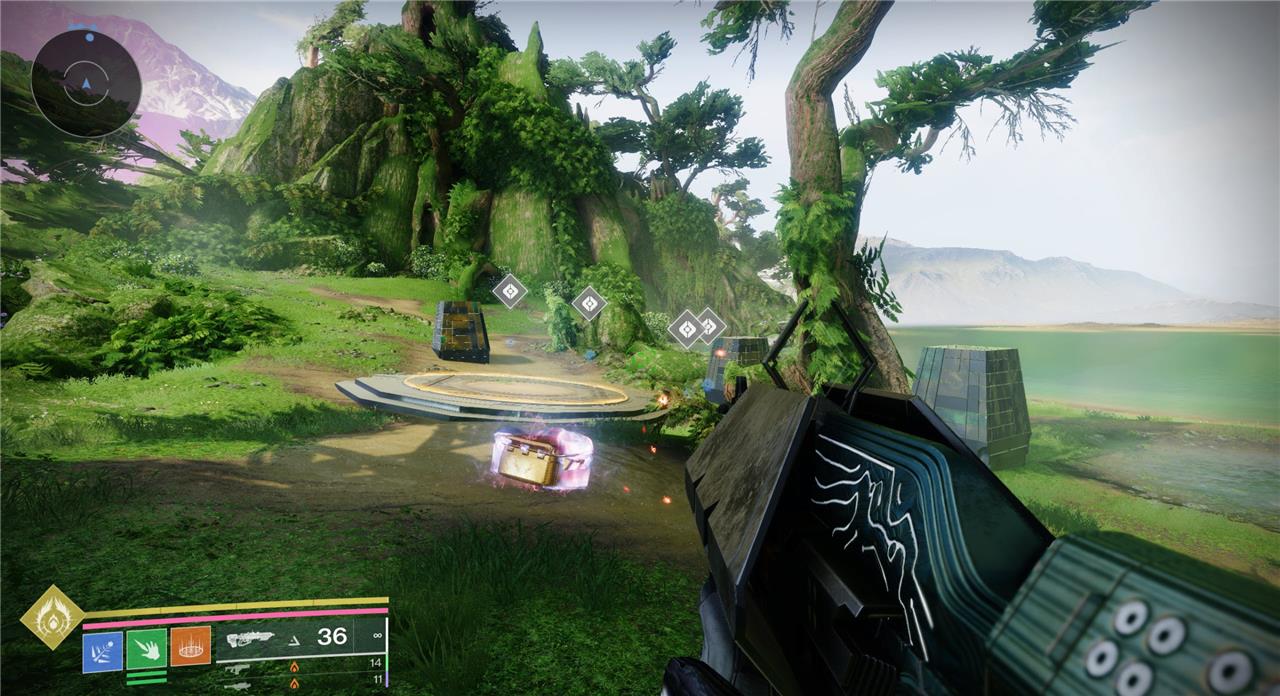Viewport: 1280px width, 696px height.
Task: Select the blue grenade ability icon
Action: [102, 648]
